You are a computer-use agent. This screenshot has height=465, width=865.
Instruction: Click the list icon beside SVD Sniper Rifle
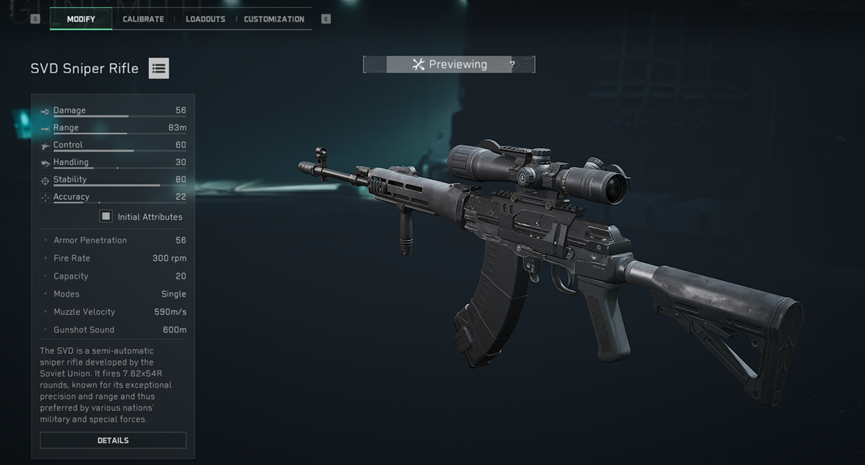tap(159, 69)
